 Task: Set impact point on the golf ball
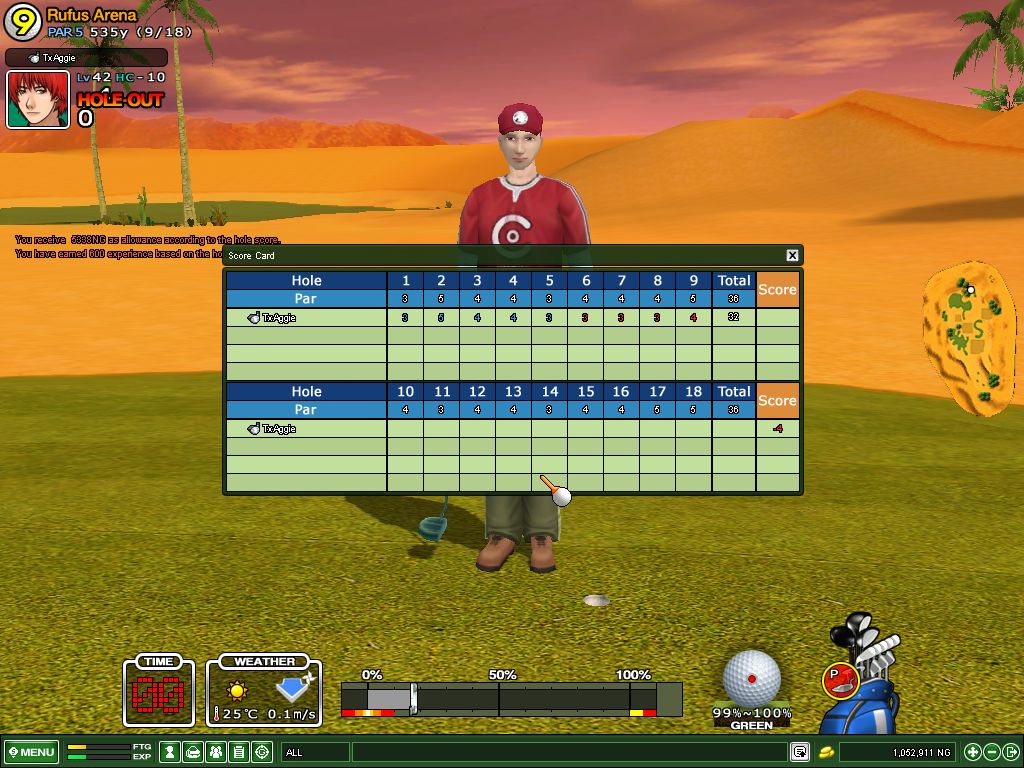tap(751, 678)
